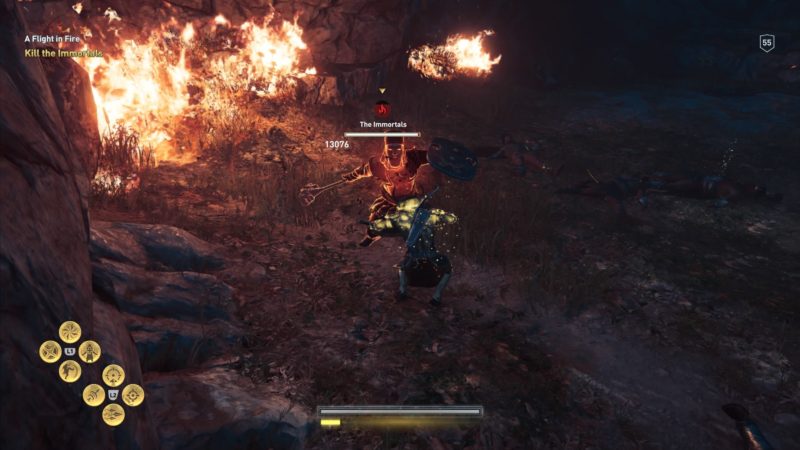Activate the standing warrior figure ability
Image resolution: width=800 pixels, height=450 pixels.
click(x=90, y=351)
